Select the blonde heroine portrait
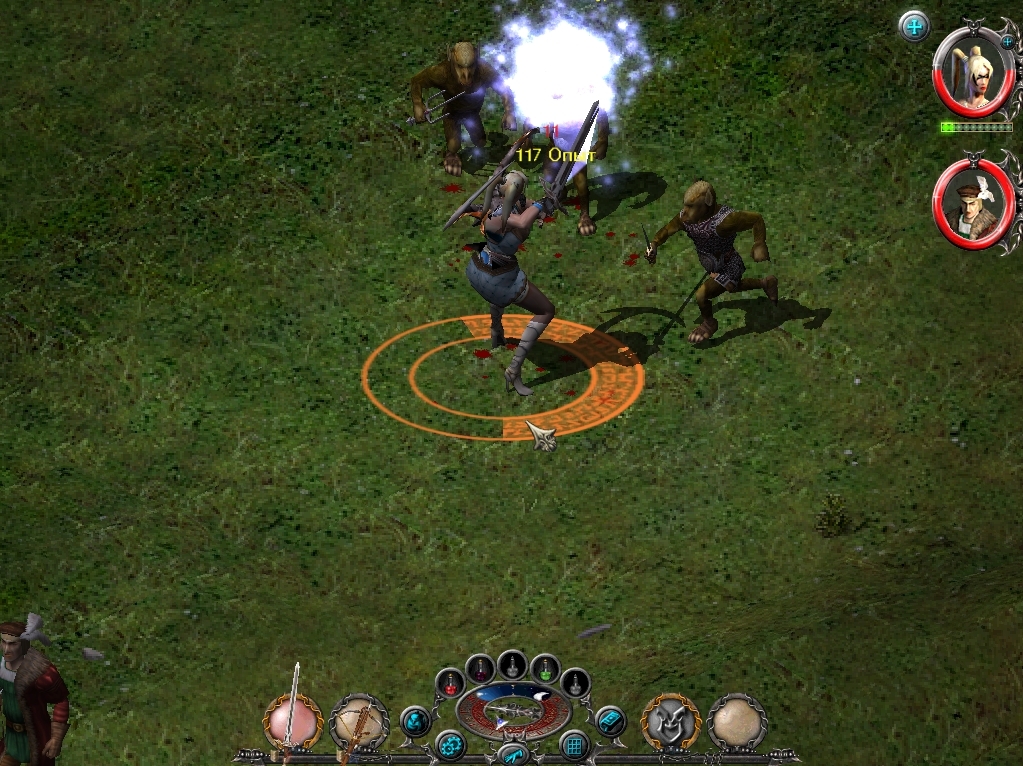Screen dimensions: 1023x766 tap(970, 72)
